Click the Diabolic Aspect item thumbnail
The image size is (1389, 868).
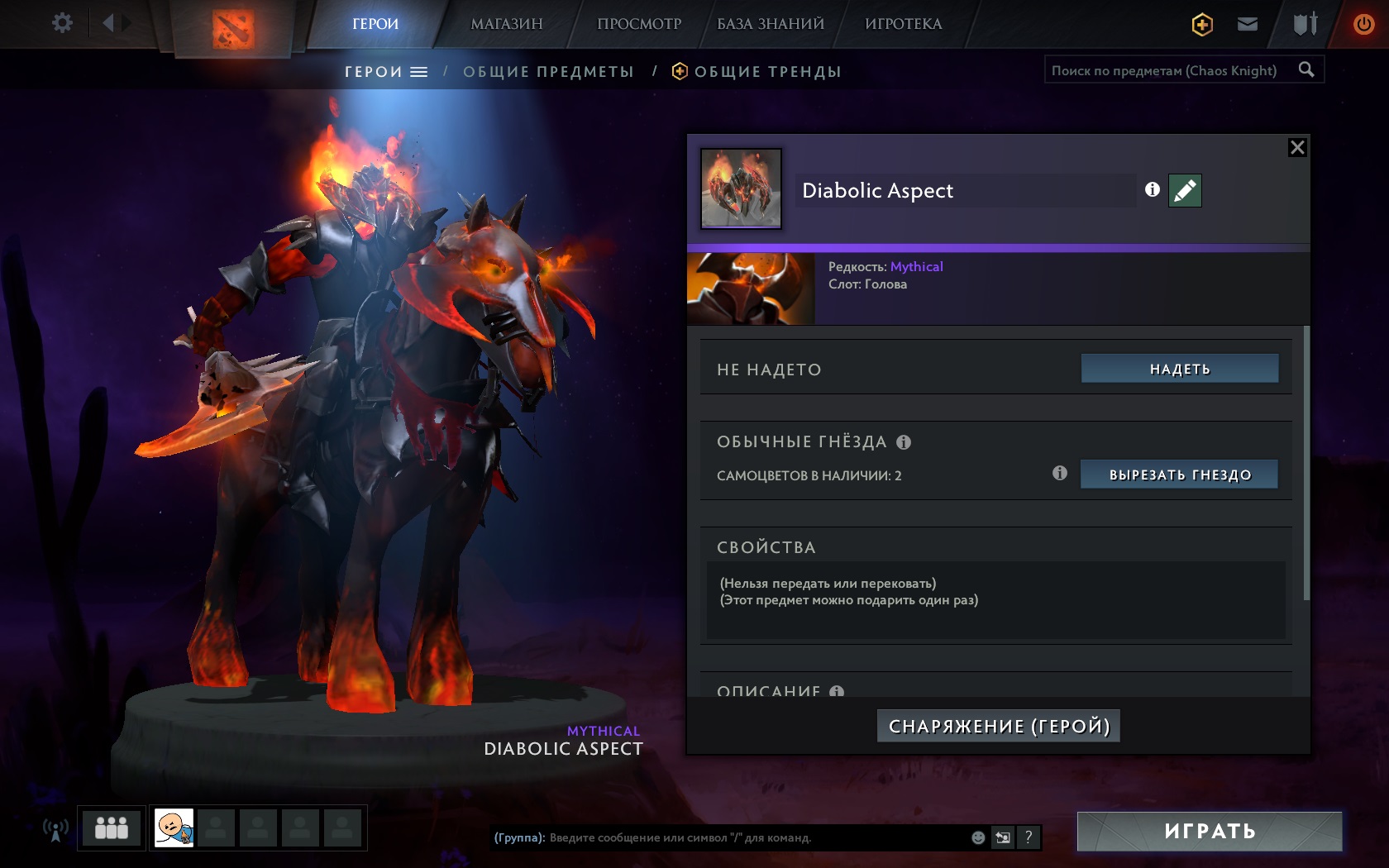[740, 188]
